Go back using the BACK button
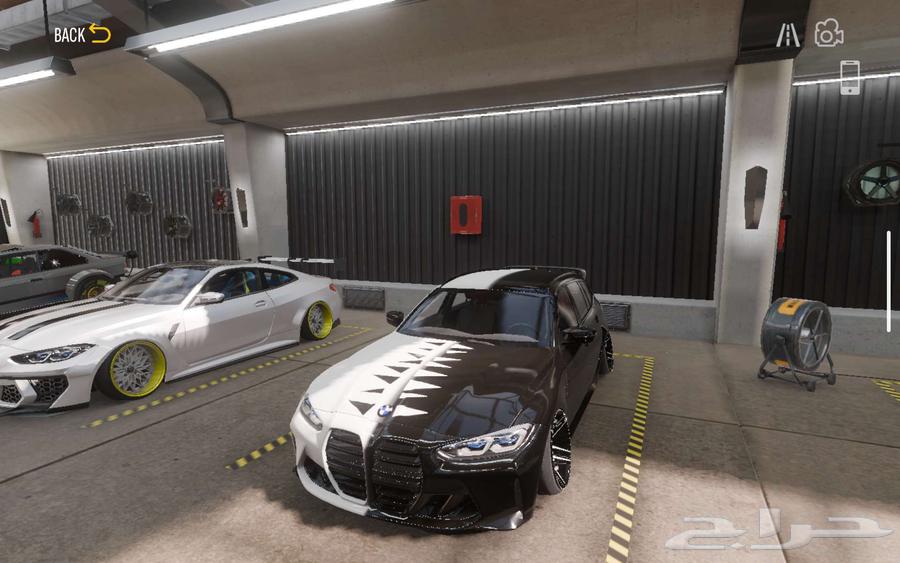Viewport: 900px width, 563px height. [81, 34]
